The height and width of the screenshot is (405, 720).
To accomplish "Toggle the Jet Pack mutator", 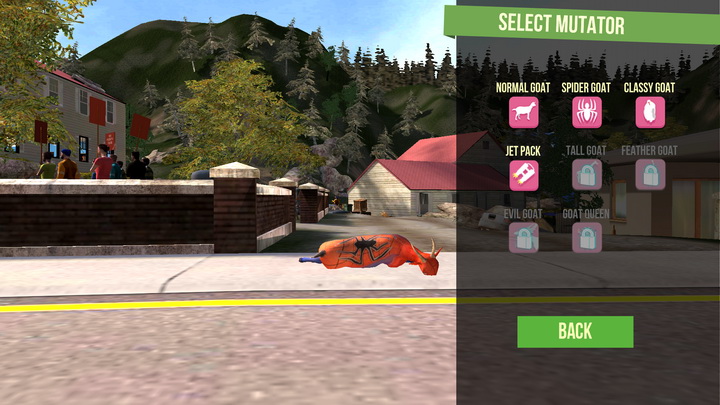I will pos(523,175).
